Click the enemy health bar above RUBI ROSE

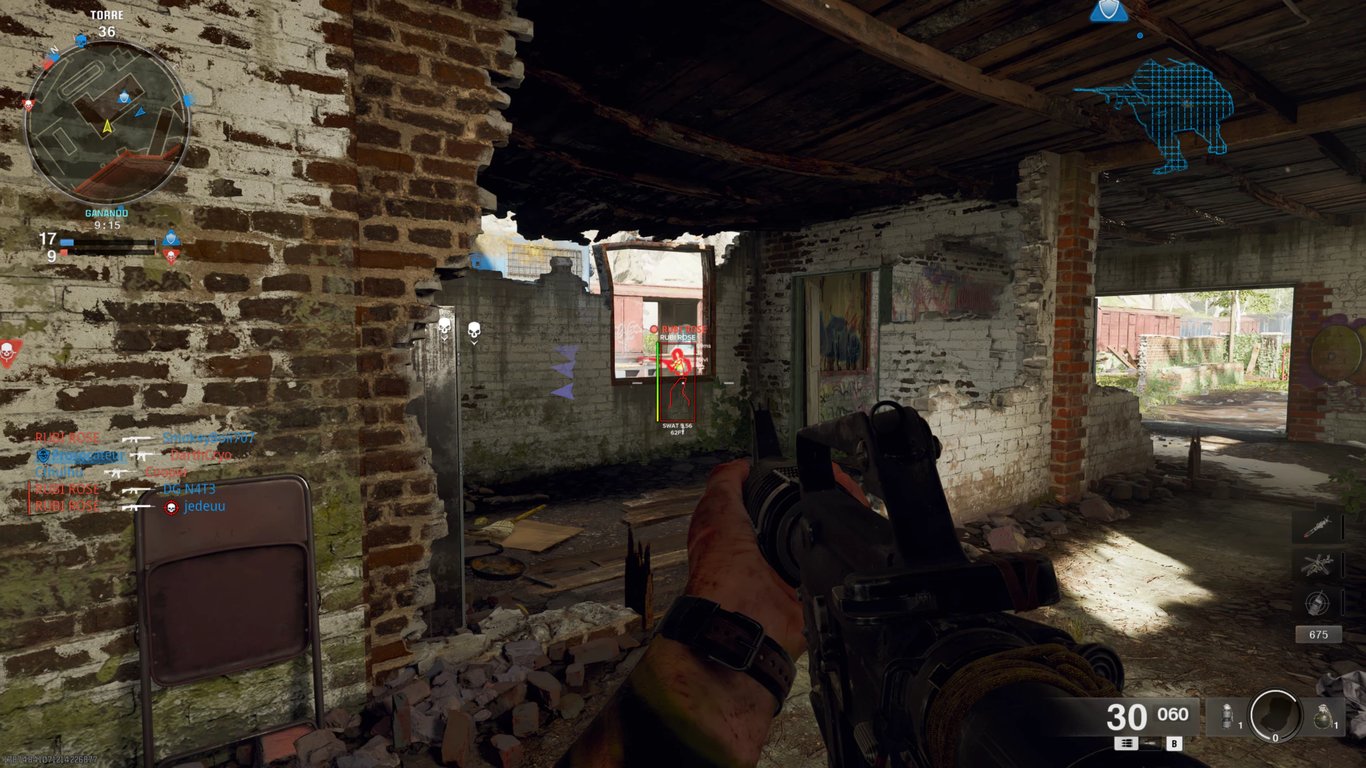657,382
